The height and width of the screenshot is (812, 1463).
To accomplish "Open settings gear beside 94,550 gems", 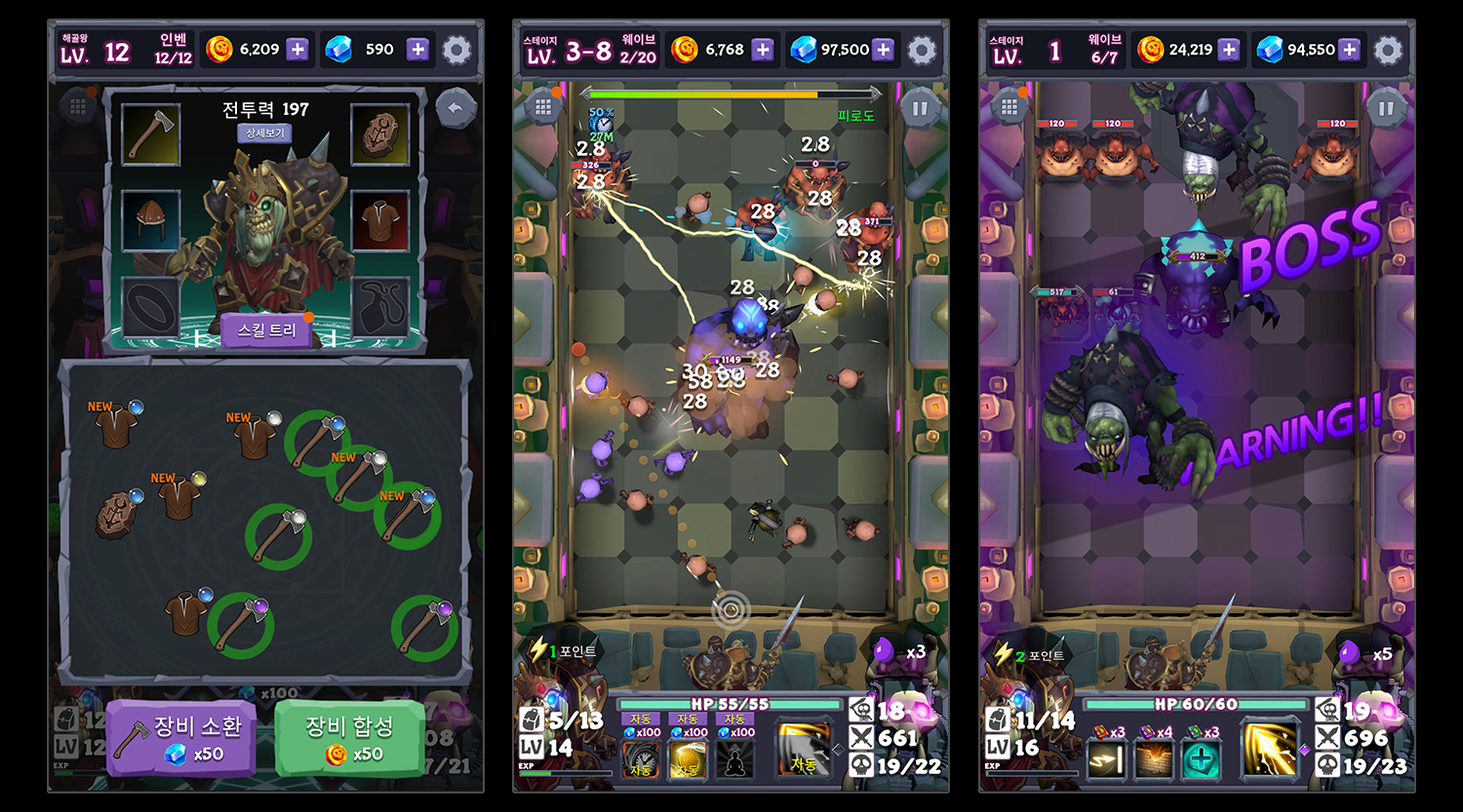I will point(1388,50).
